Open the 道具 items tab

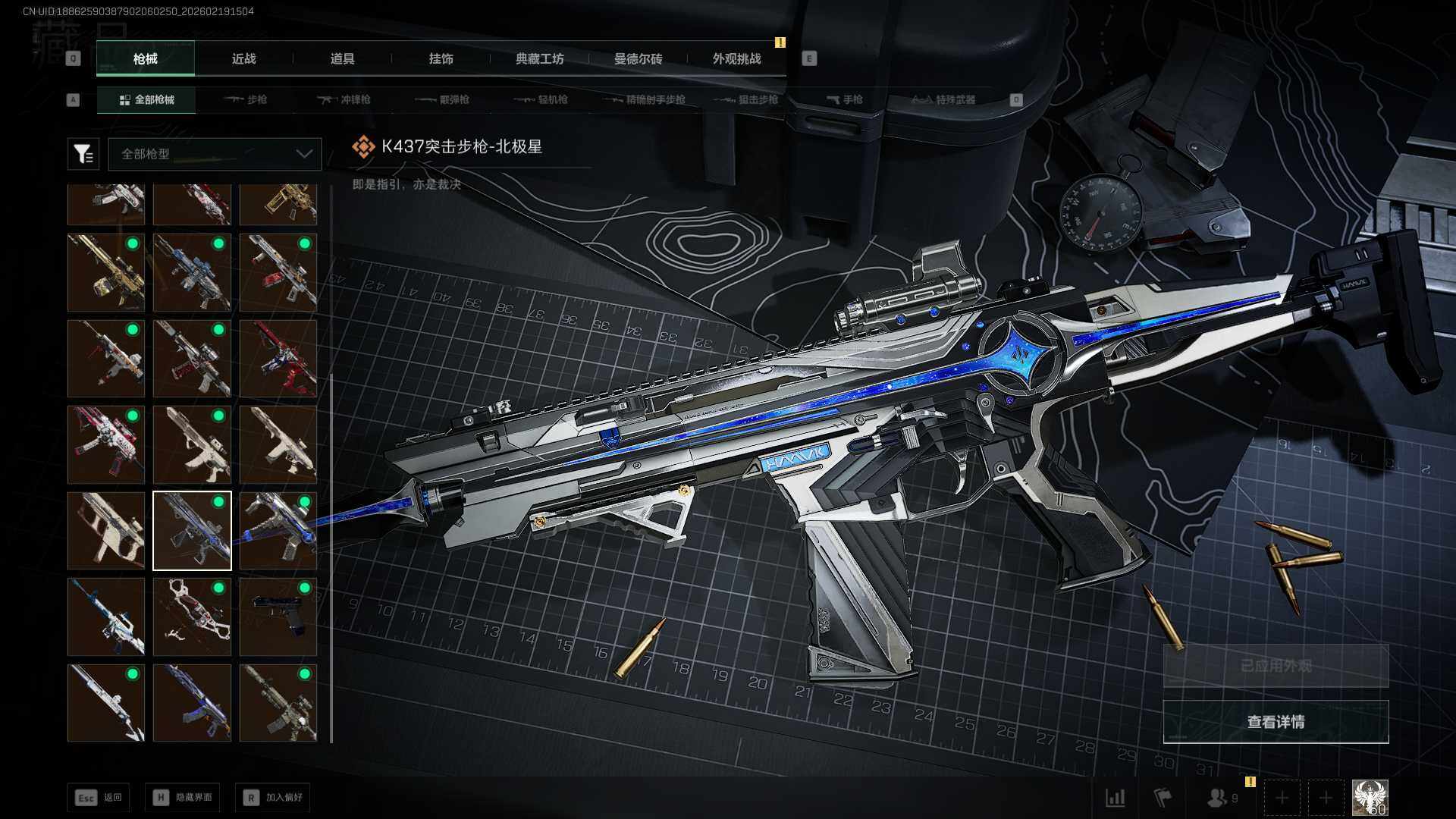342,59
